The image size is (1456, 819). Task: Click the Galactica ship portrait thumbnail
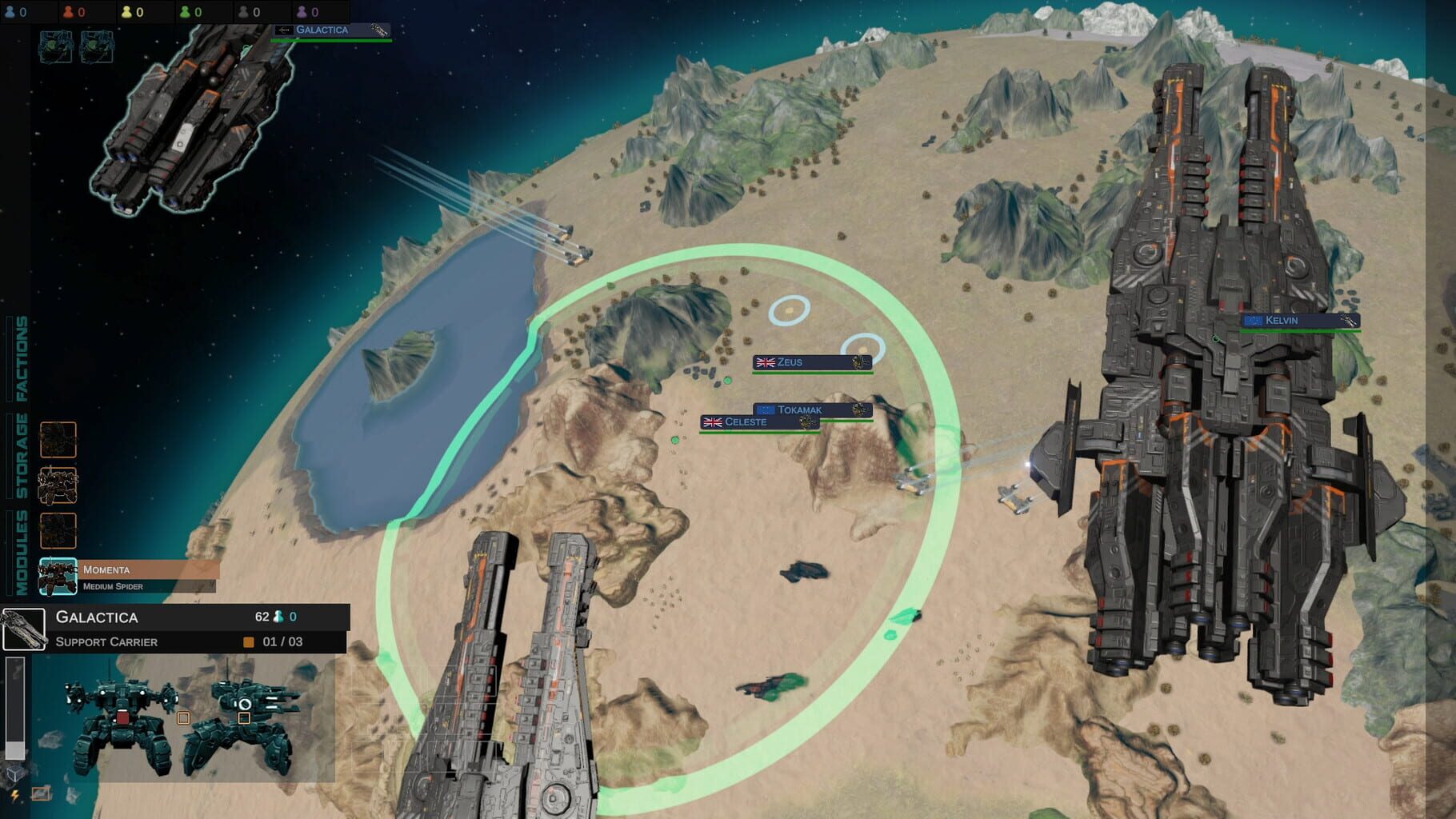[x=24, y=629]
